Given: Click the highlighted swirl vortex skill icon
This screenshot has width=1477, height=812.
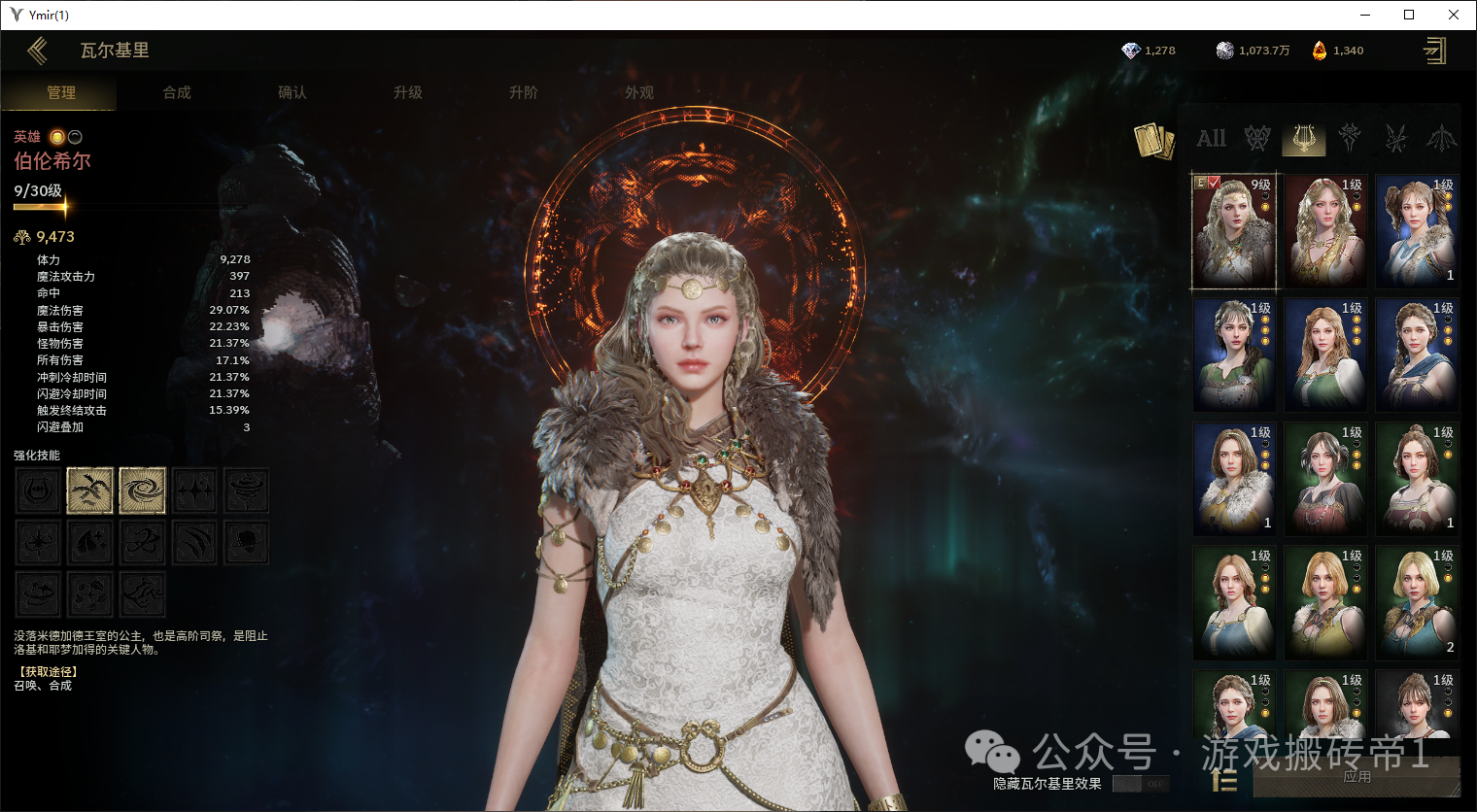Looking at the screenshot, I should (x=142, y=491).
